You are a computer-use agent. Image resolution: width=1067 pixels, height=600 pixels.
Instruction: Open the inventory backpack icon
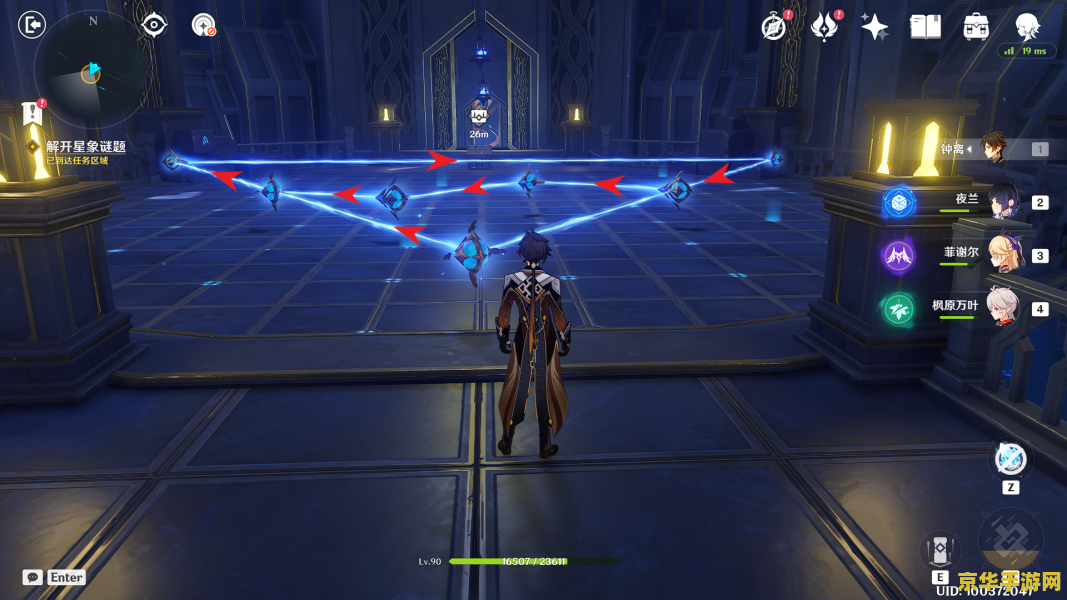[x=976, y=27]
